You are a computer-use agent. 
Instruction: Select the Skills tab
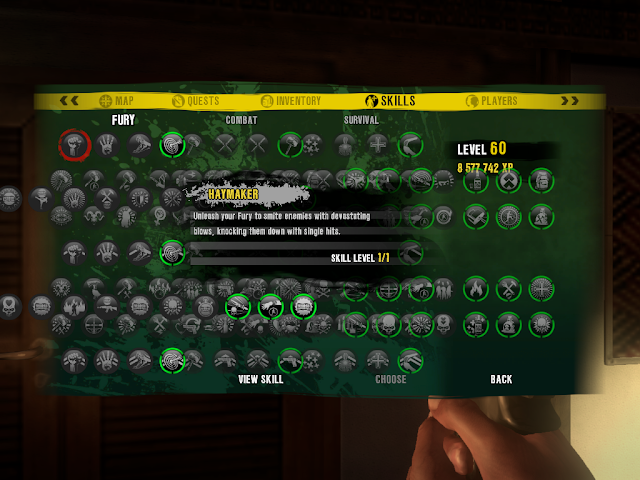click(390, 100)
